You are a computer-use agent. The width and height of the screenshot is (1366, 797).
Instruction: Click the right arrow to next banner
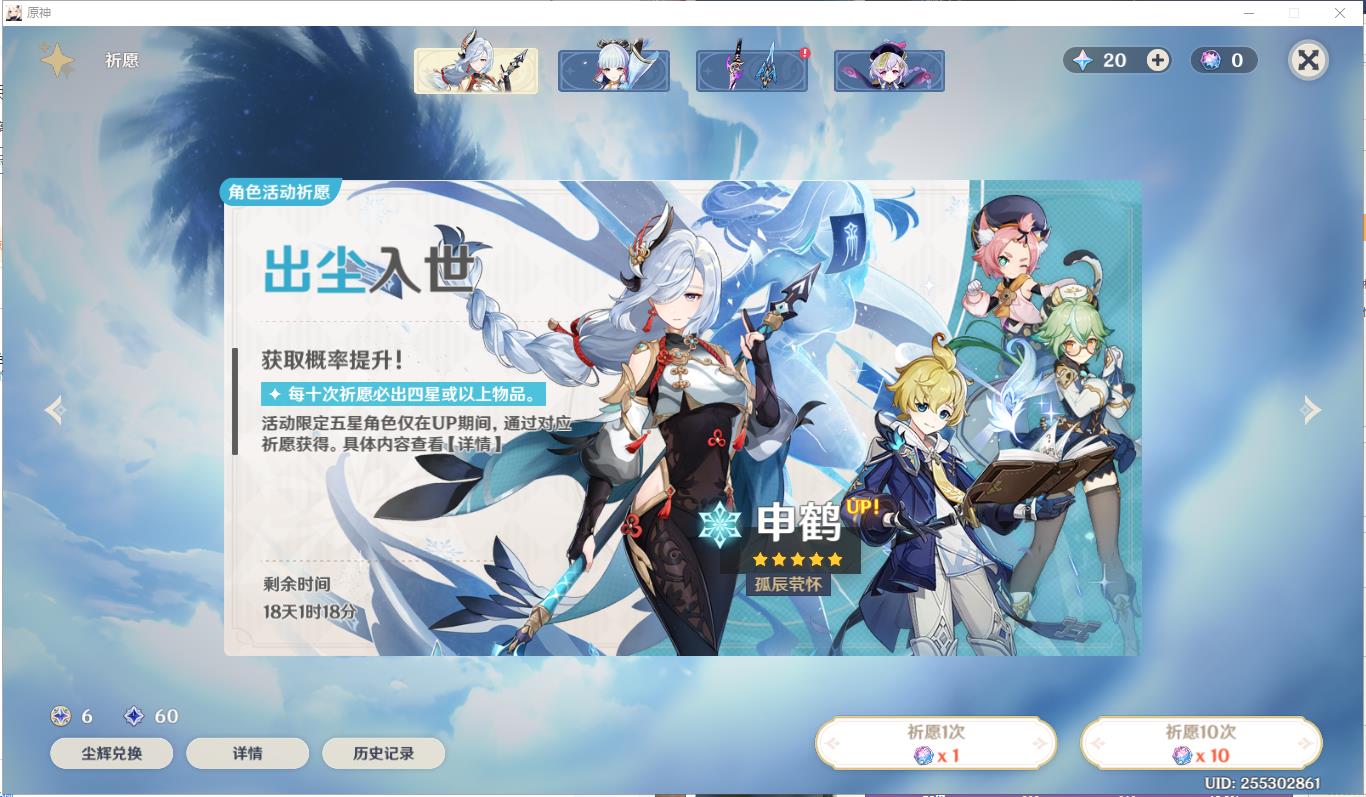tap(1311, 410)
